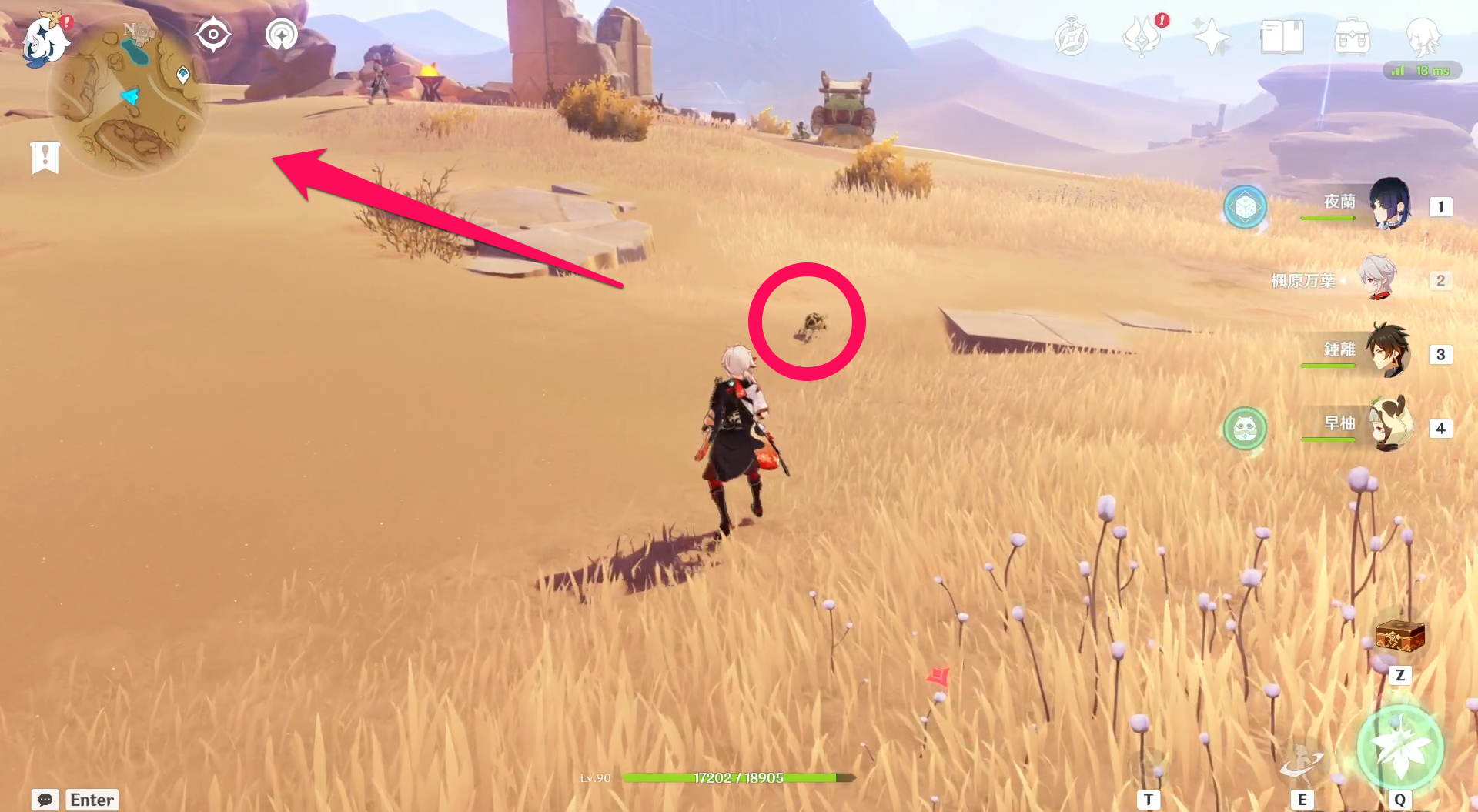Activate Elemental Sight eye icon

[212, 35]
